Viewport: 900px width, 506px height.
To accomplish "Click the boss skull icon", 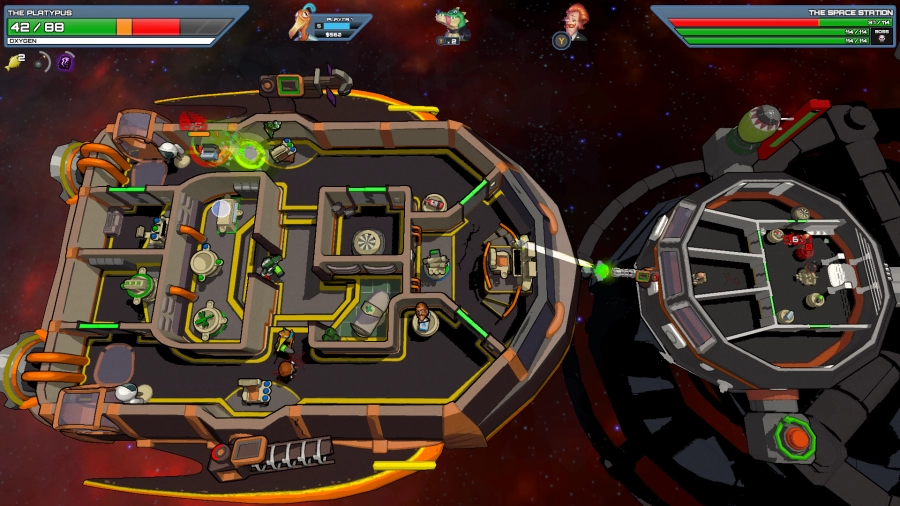I will point(881,36).
